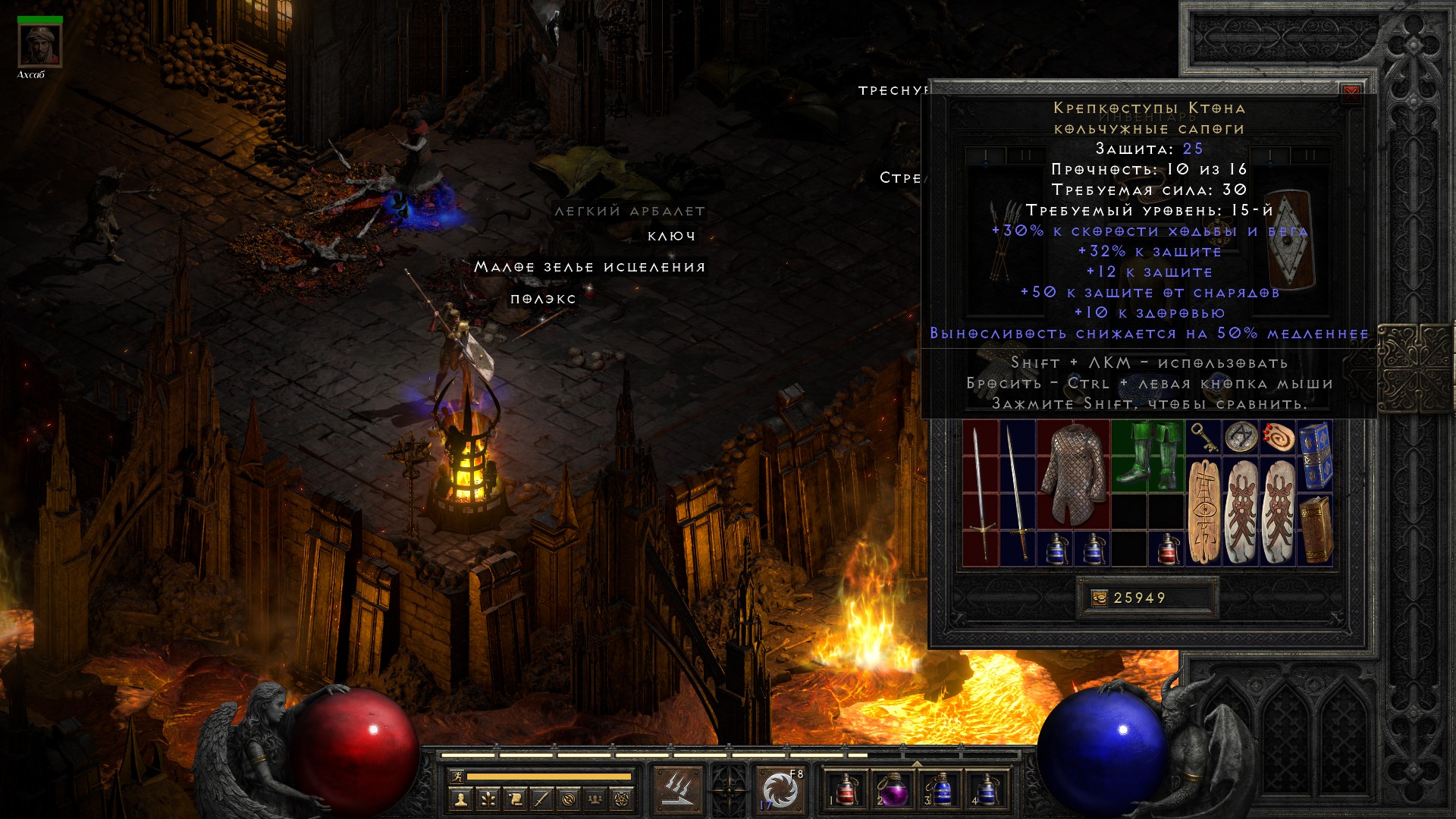Pick up the round rune stone
Image resolution: width=1456 pixels, height=819 pixels.
(1241, 437)
